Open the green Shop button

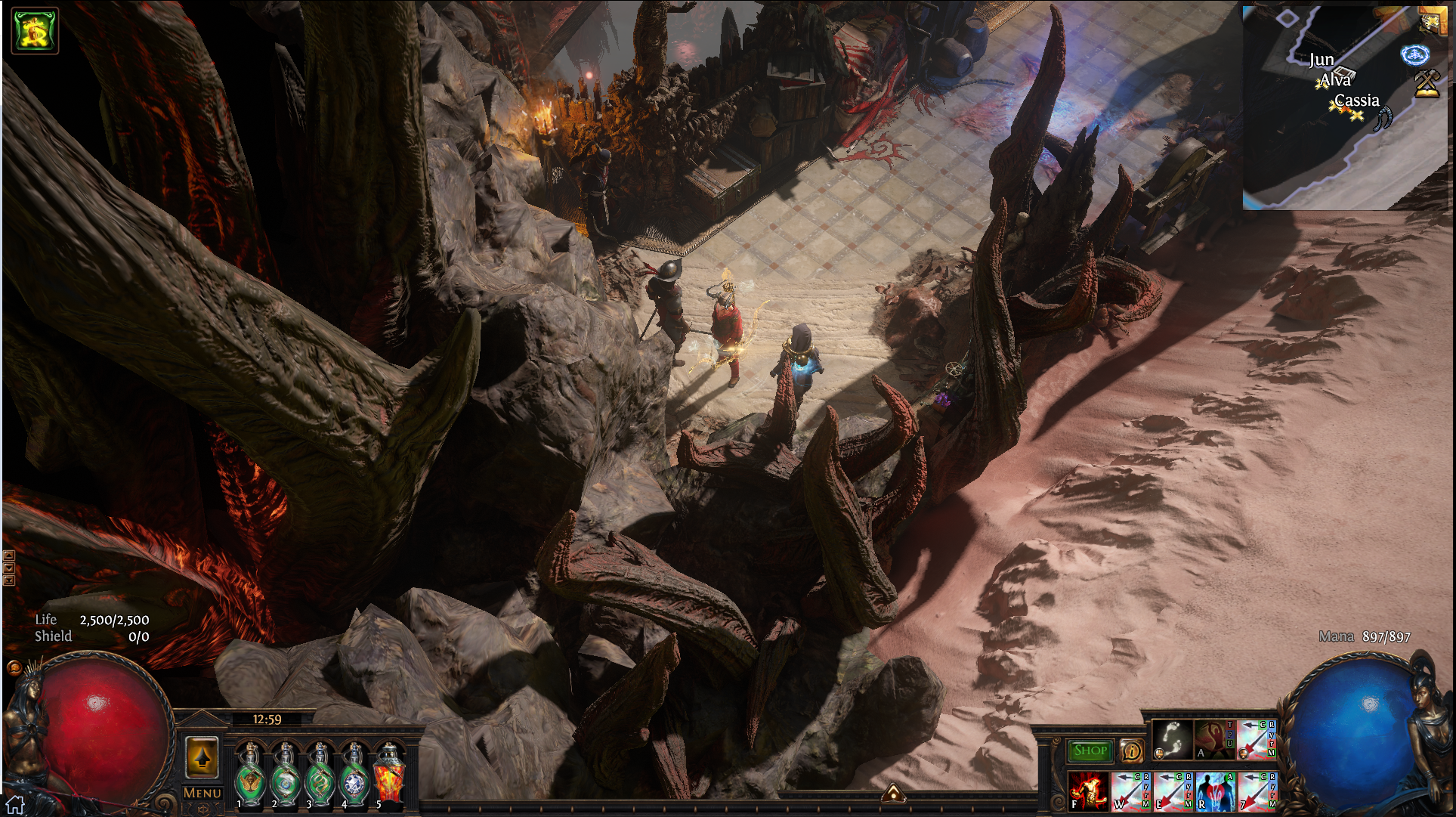(1090, 750)
